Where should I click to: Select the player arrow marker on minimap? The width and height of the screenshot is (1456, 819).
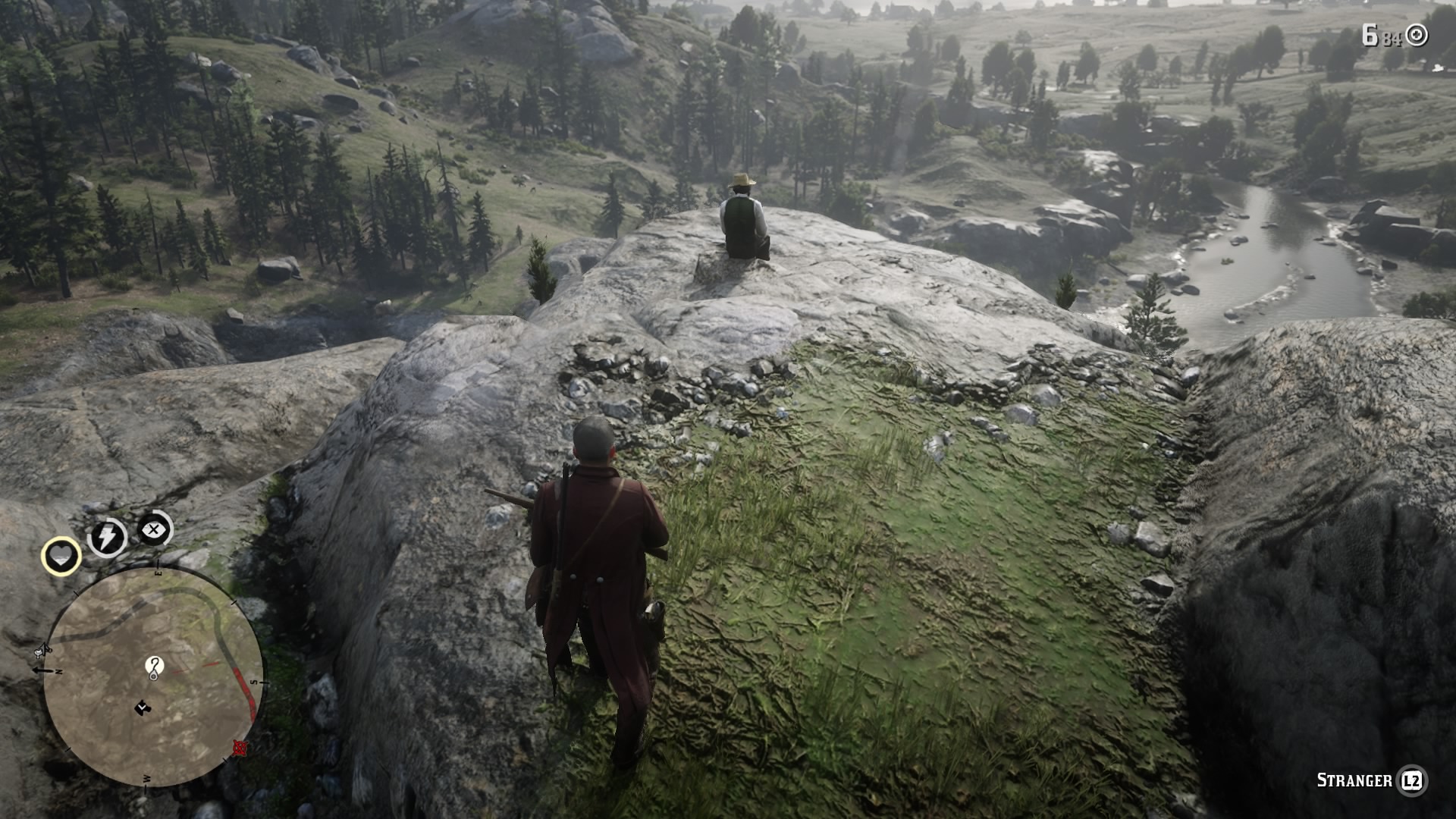coord(142,707)
